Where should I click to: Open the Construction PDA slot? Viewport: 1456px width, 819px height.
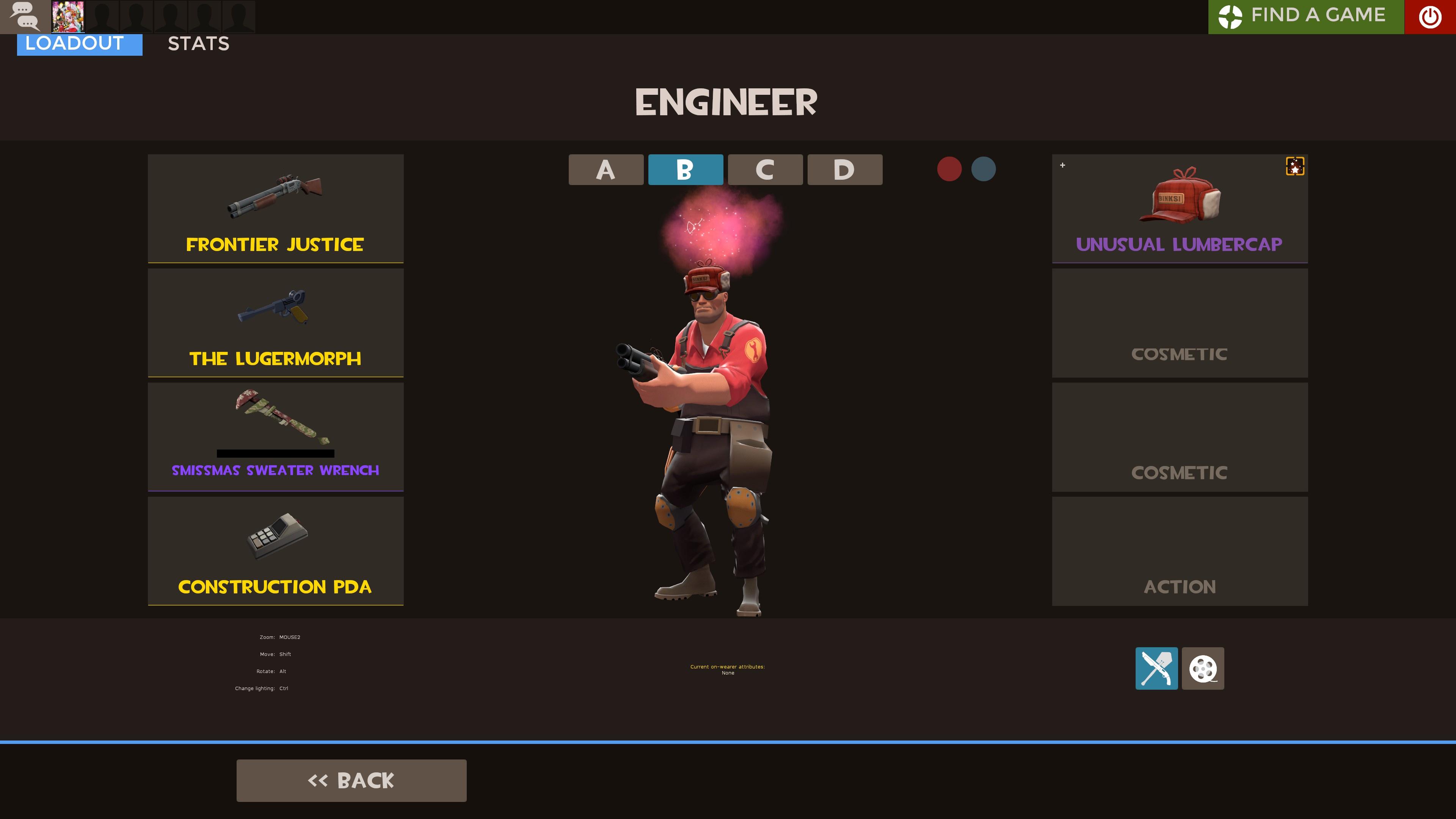click(x=275, y=551)
